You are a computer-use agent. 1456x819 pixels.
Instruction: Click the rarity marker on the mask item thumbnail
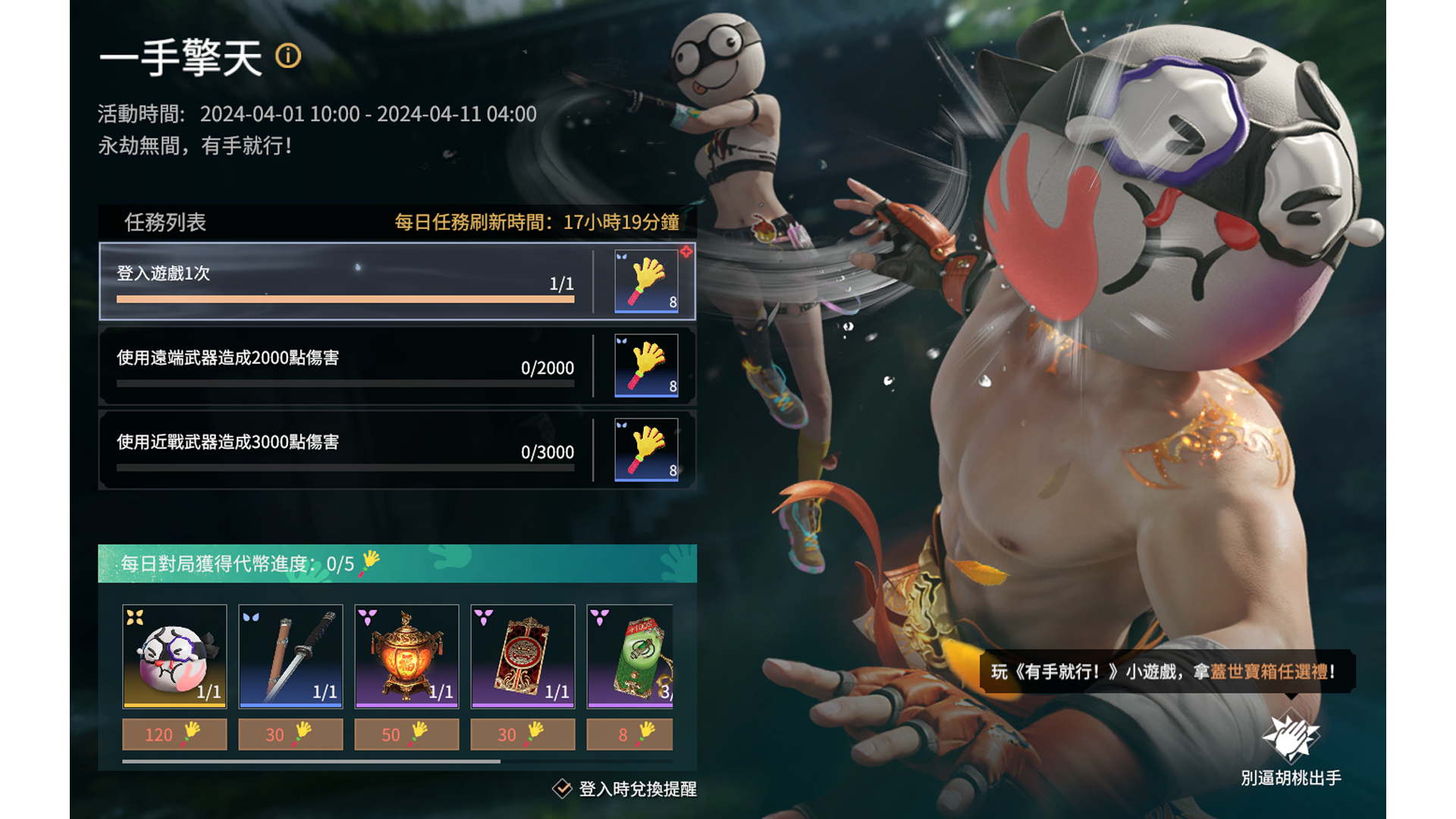134,616
